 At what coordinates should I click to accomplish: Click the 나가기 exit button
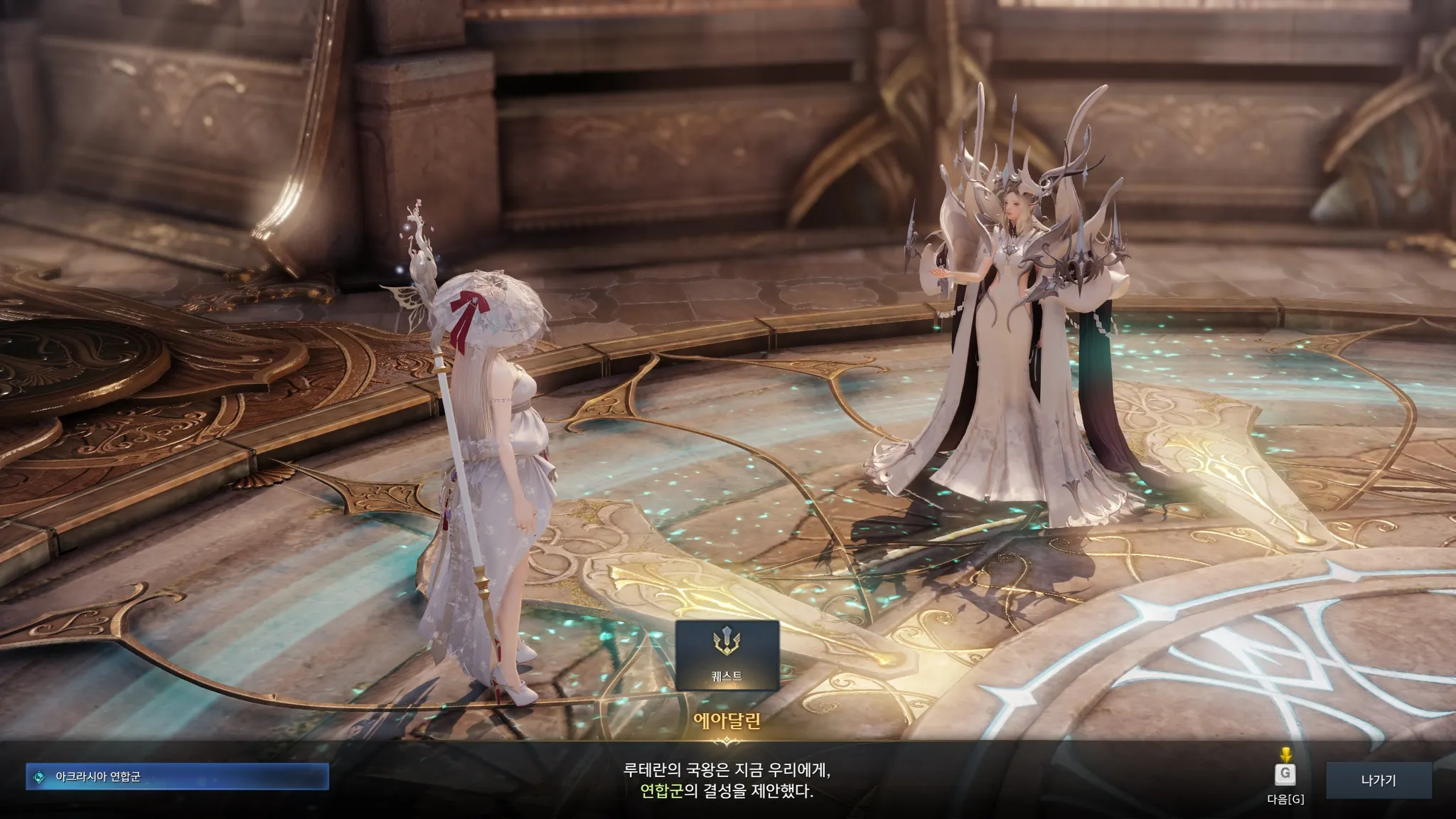point(1379,780)
